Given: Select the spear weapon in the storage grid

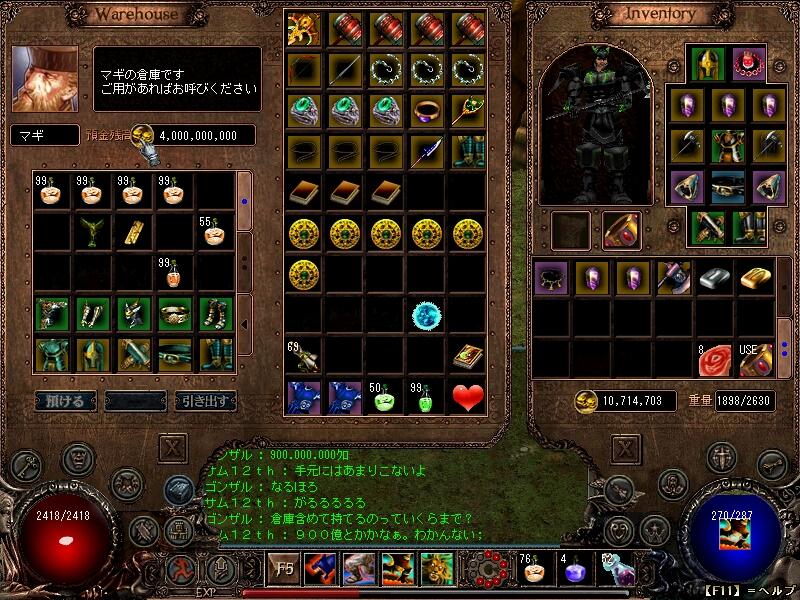Looking at the screenshot, I should tap(427, 151).
